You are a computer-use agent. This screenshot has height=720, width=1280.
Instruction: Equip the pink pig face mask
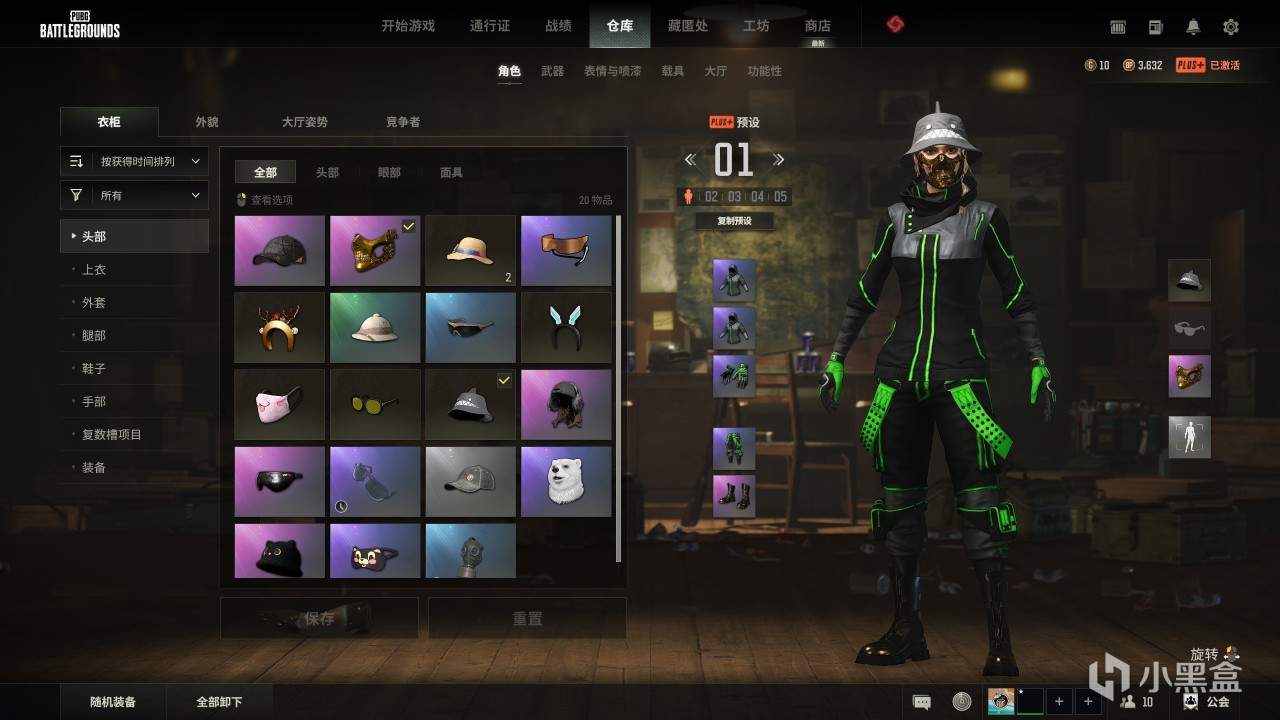click(280, 405)
